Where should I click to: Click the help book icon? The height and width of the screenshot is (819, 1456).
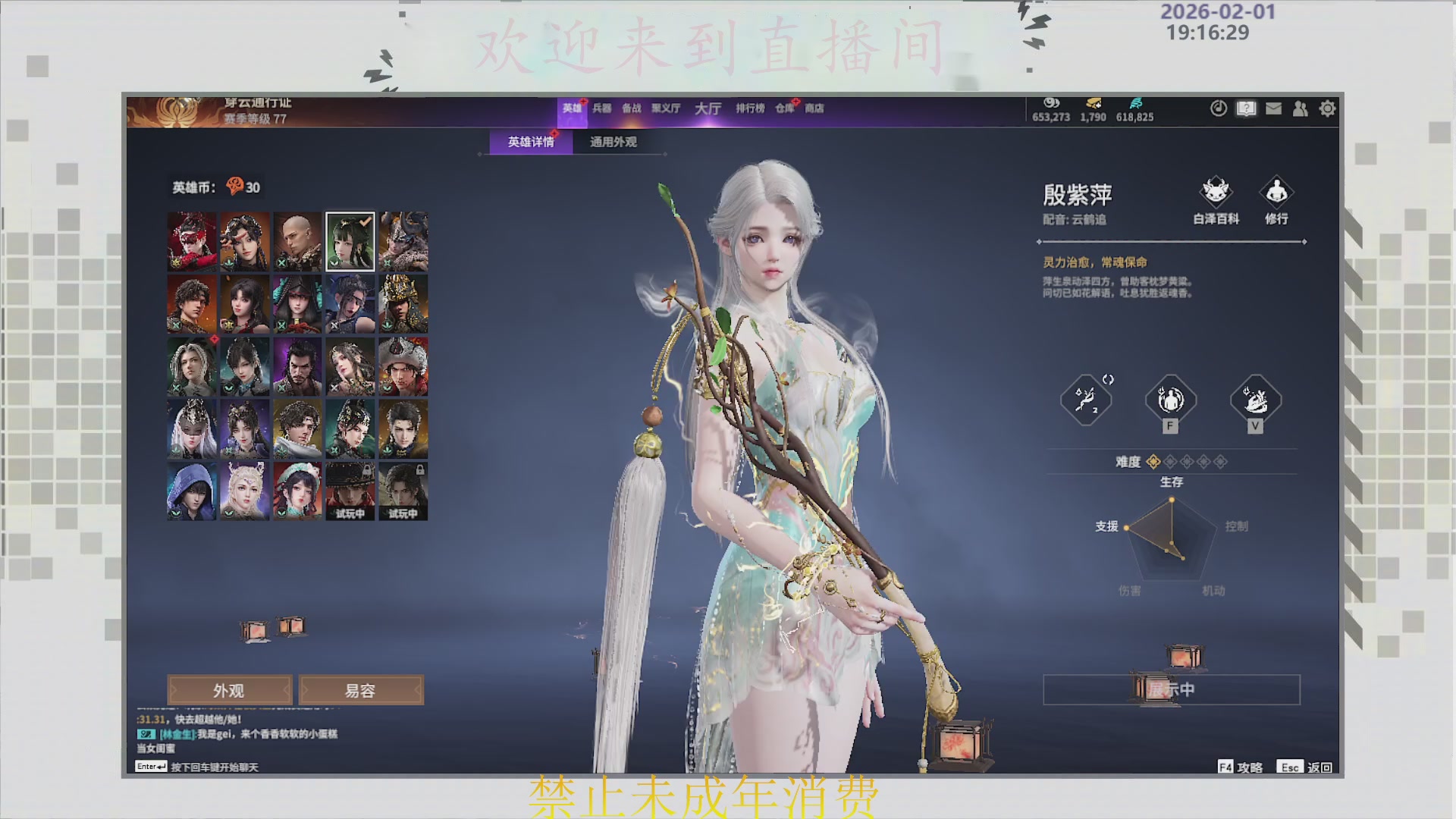1245,108
